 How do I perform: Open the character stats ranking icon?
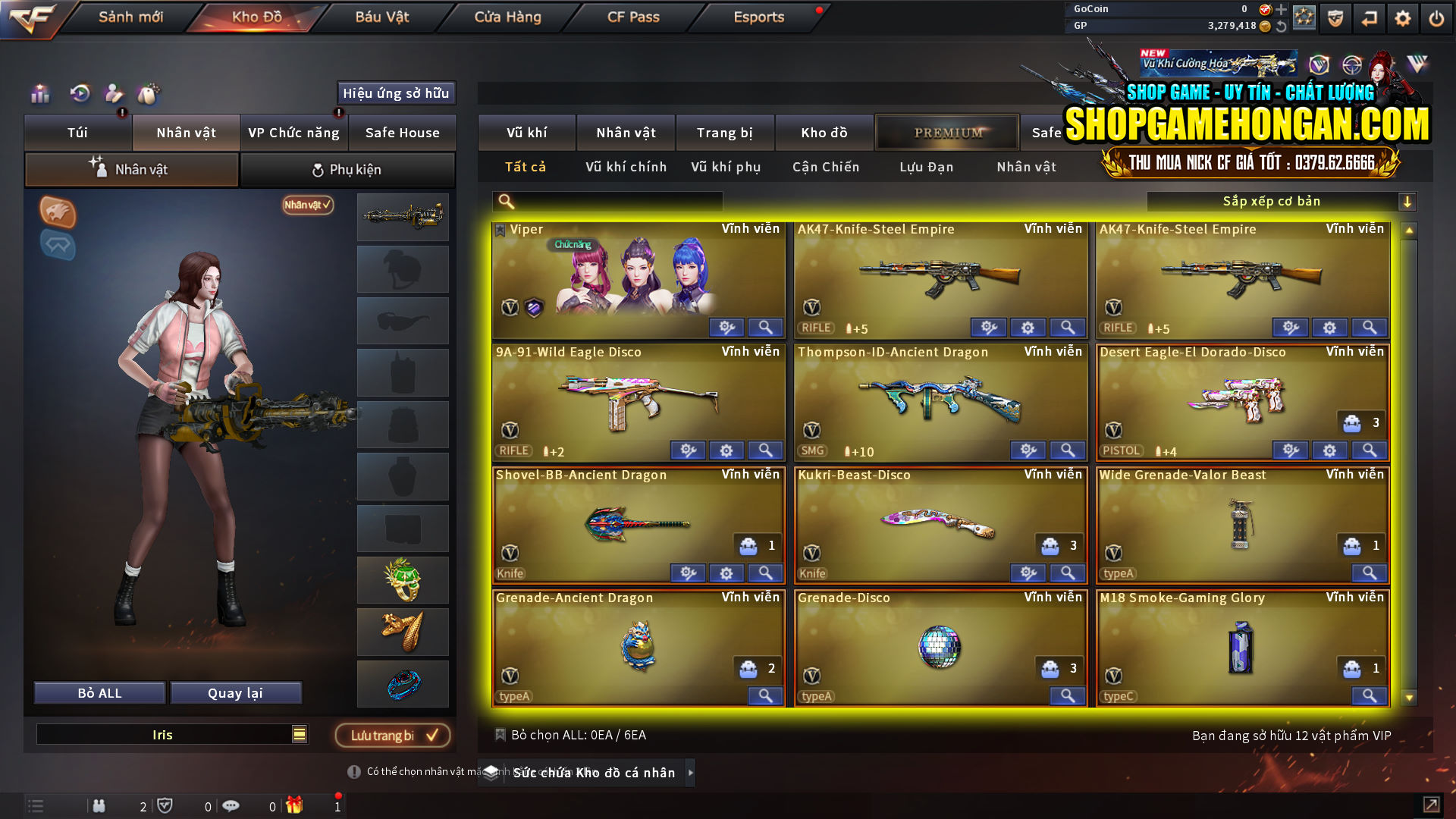click(39, 94)
